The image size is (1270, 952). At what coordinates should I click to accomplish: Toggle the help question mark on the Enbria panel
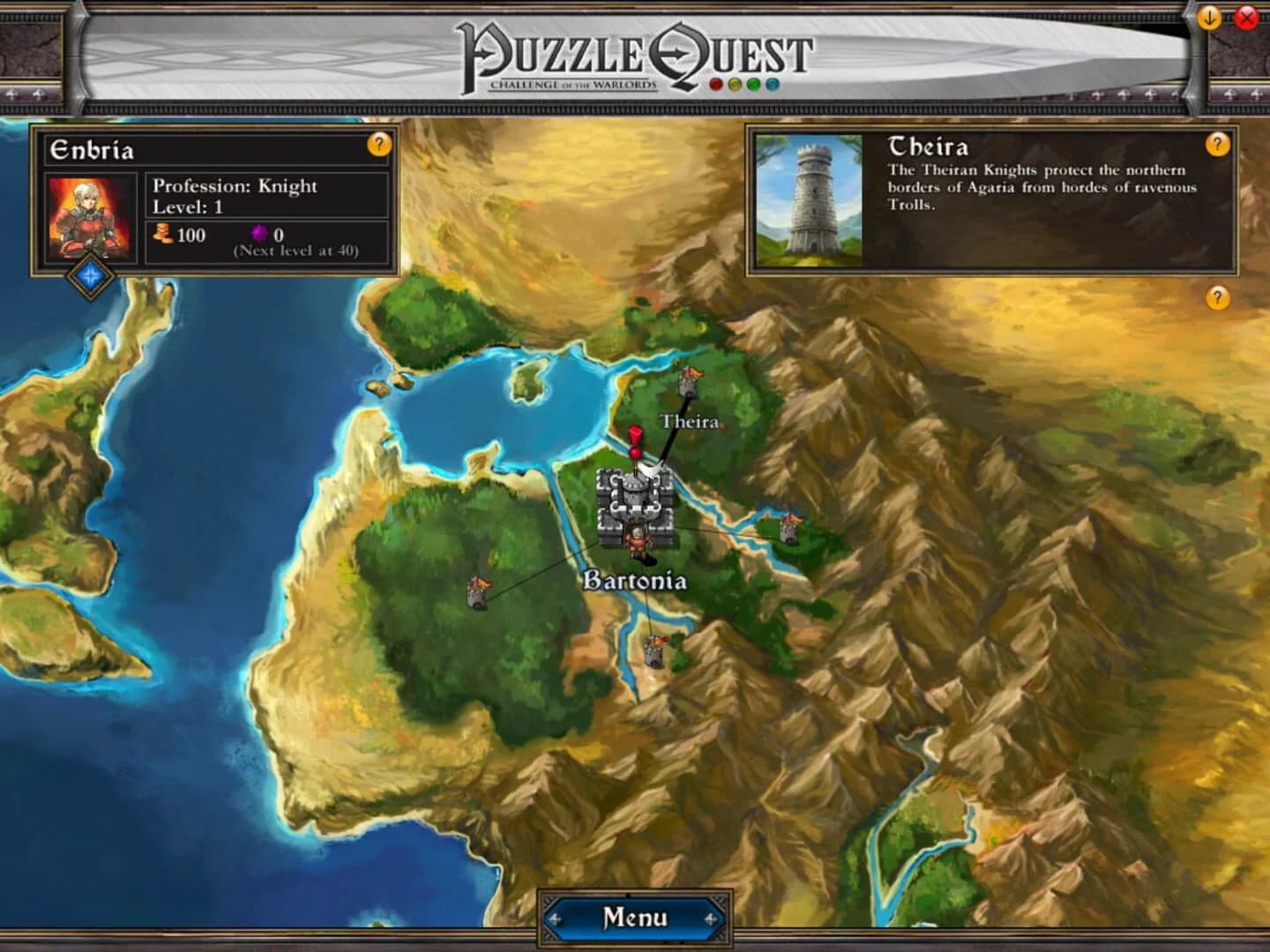point(379,145)
